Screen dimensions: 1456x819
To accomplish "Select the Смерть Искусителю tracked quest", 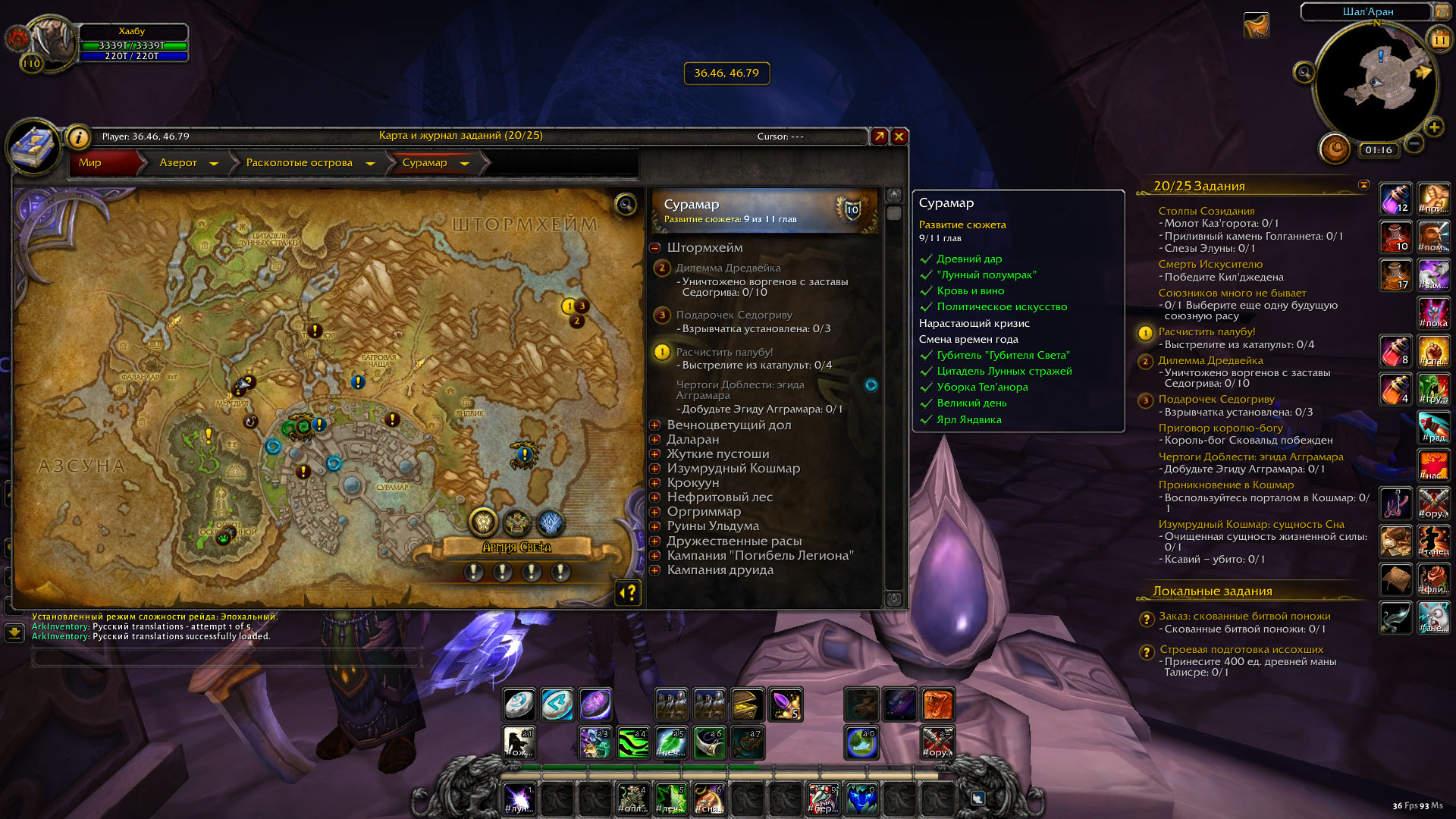I will (x=1210, y=264).
